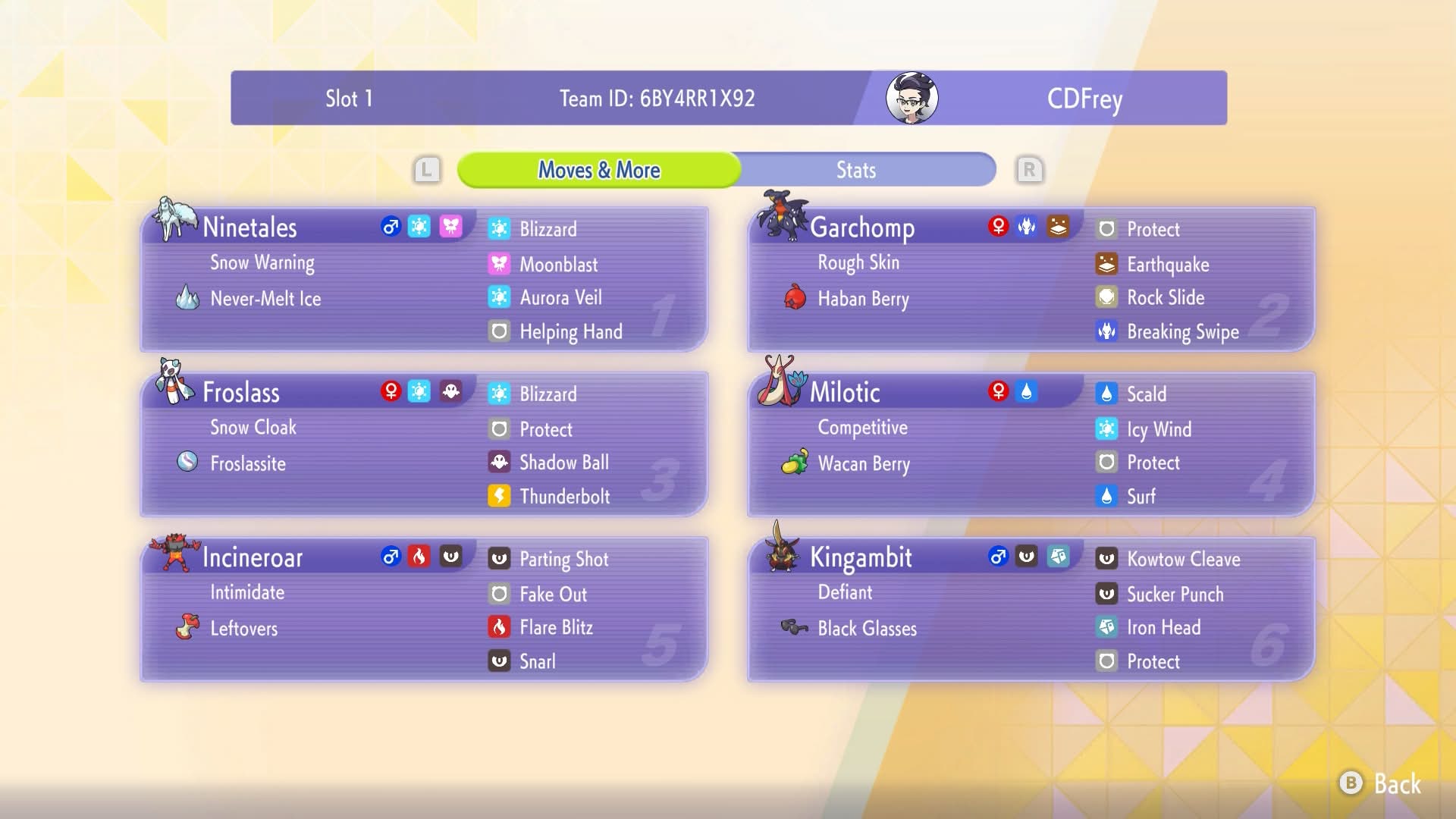Screen dimensions: 1456x819
Task: Select the Ice-type icon next to Blizzard
Action: point(498,229)
